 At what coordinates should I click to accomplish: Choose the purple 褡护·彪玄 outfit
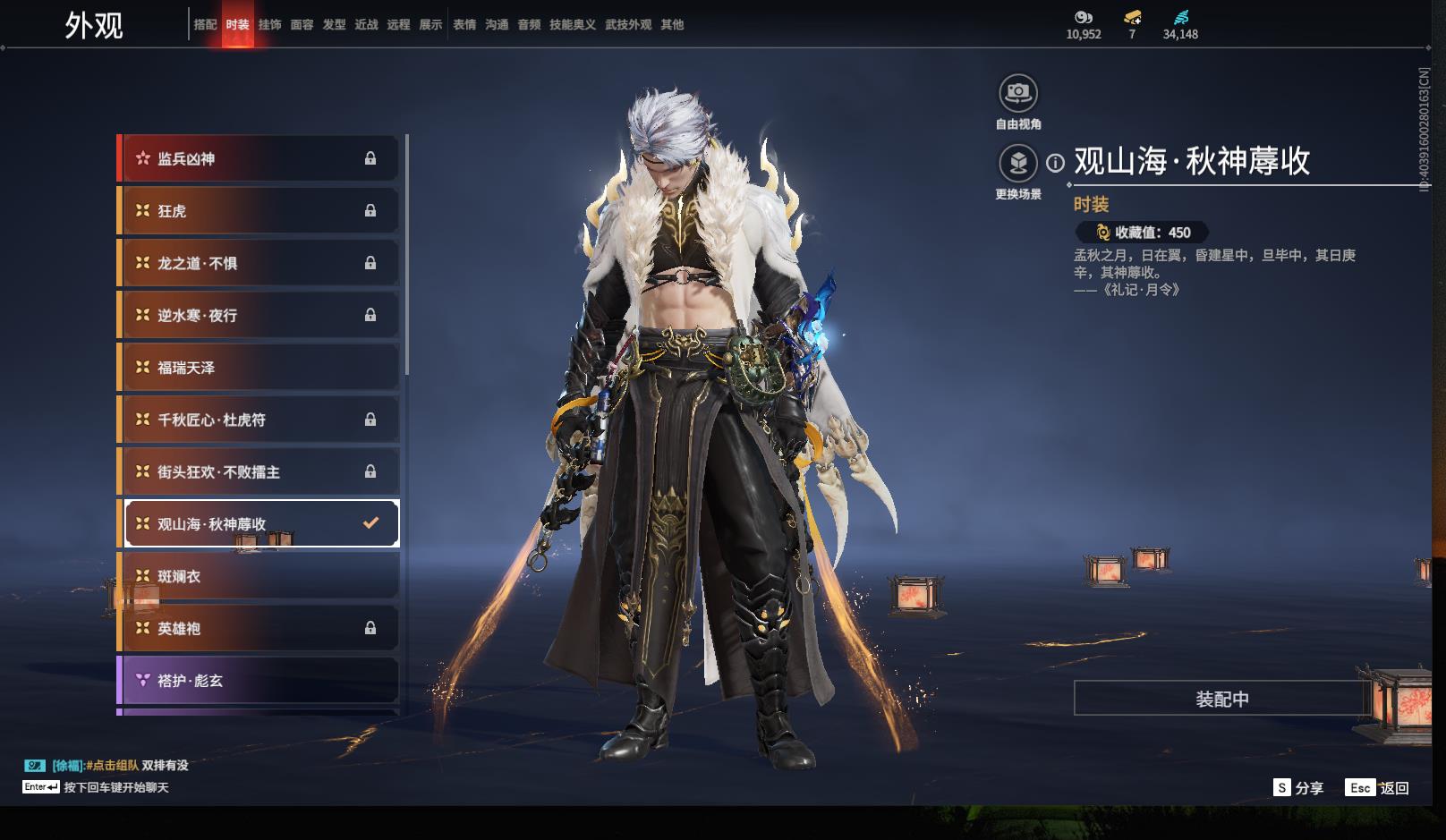point(259,681)
